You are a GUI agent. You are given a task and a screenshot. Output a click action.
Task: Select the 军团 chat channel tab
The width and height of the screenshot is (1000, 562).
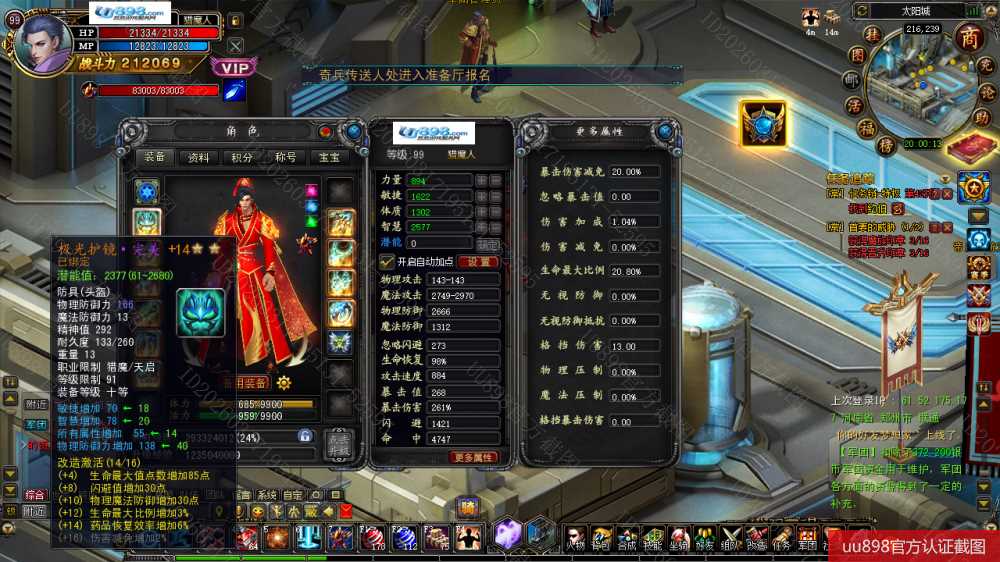[x=36, y=424]
